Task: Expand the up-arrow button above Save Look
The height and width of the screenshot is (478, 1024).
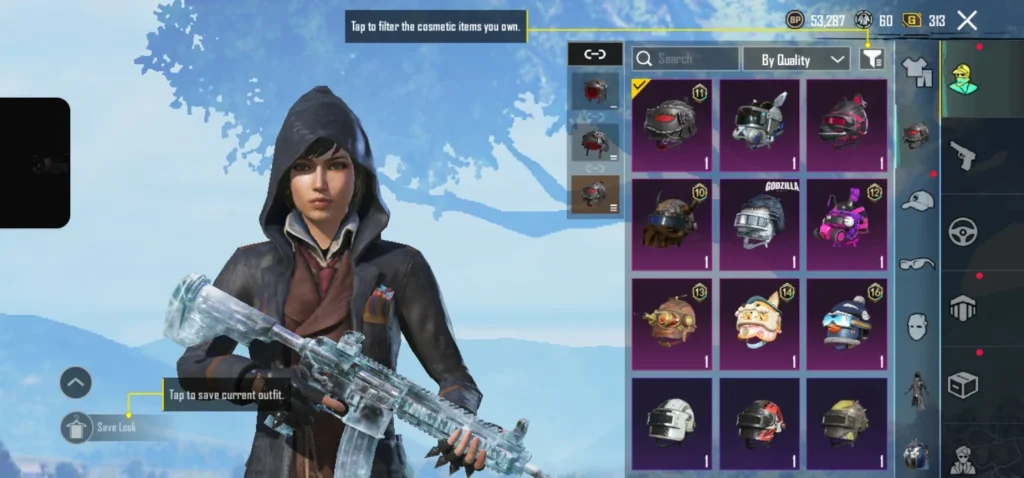Action: (76, 382)
